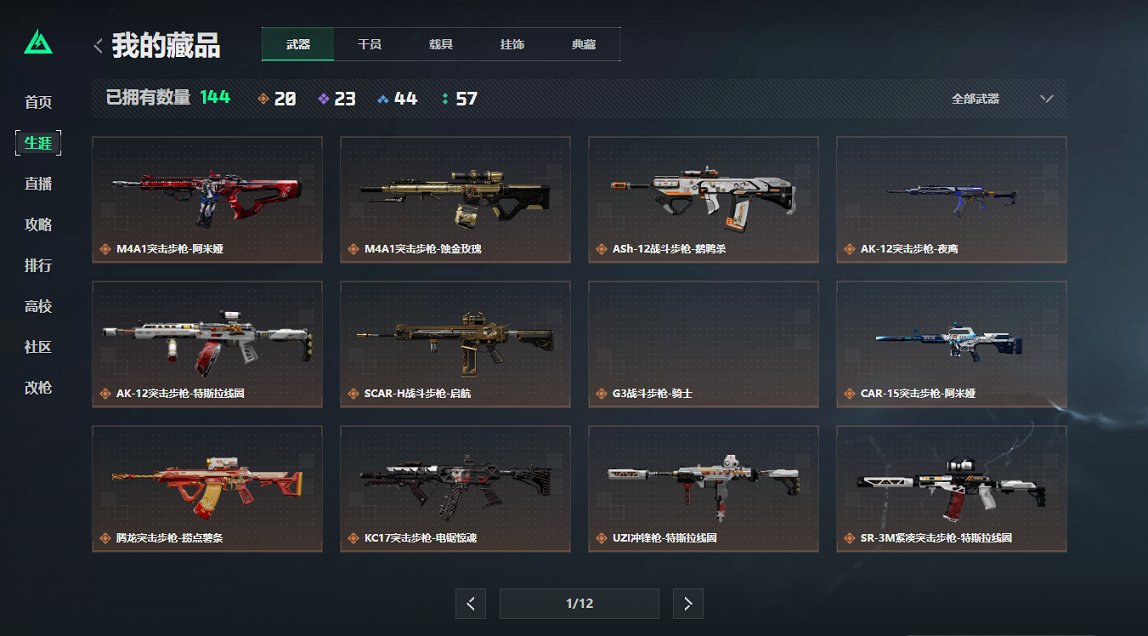The width and height of the screenshot is (1148, 636).
Task: Choose the ASh-12战斗步枪 weapon card
Action: 703,199
